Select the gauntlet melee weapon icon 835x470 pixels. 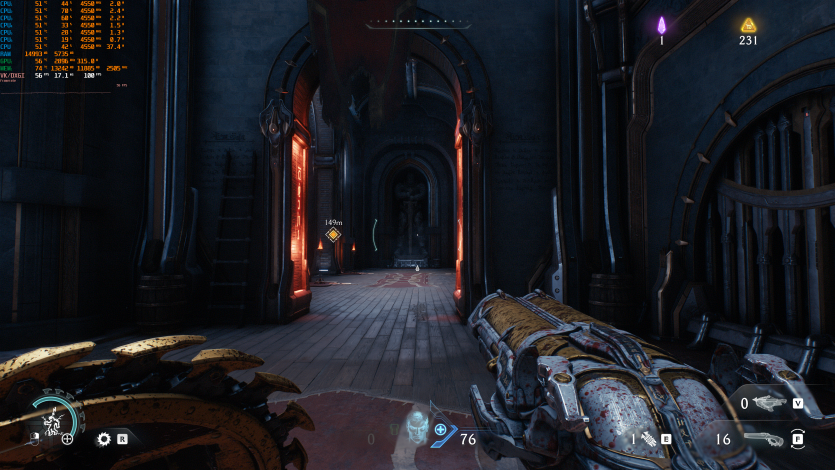coord(647,438)
